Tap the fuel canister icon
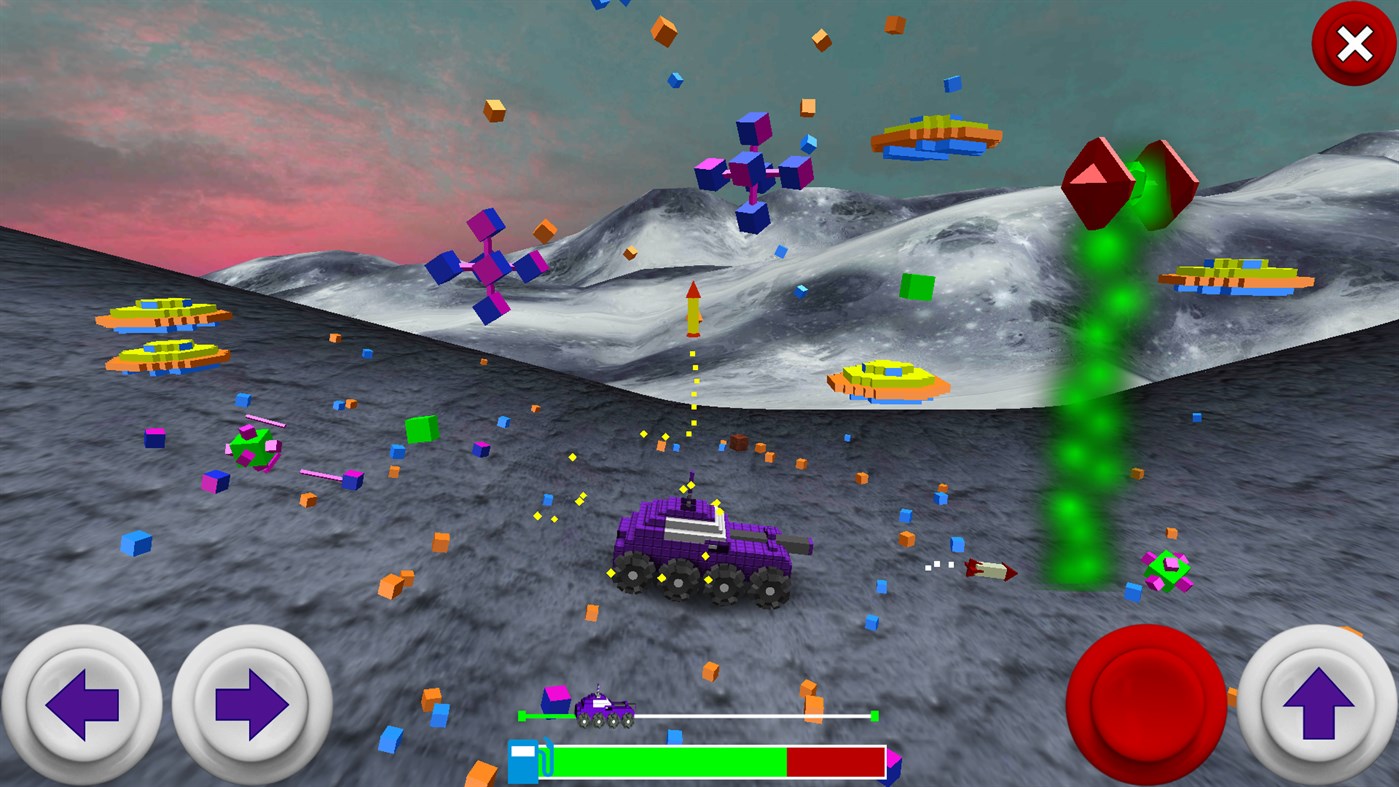1399x787 pixels. [524, 760]
